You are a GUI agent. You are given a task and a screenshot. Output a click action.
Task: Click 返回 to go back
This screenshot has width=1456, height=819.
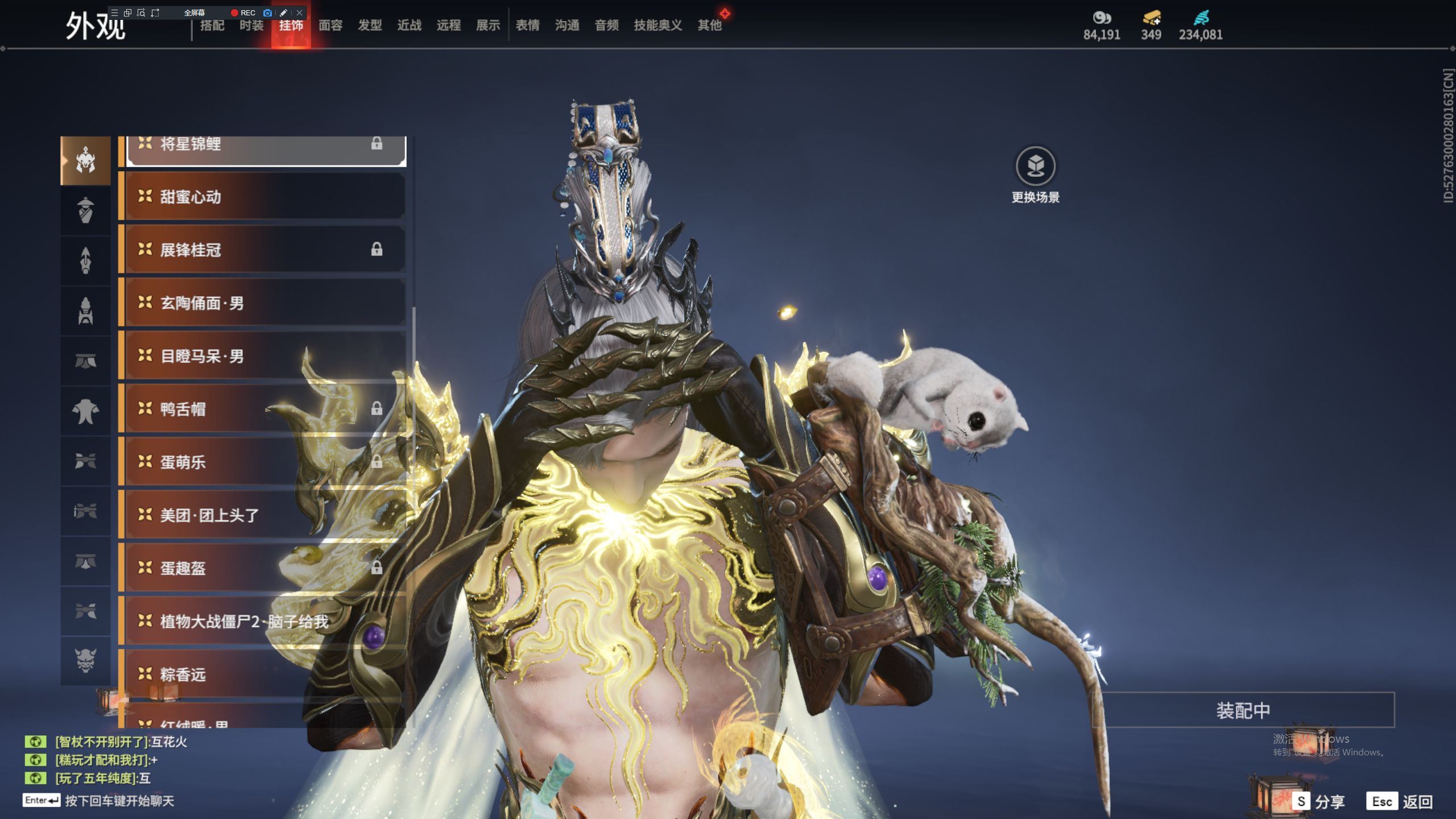click(1400, 802)
